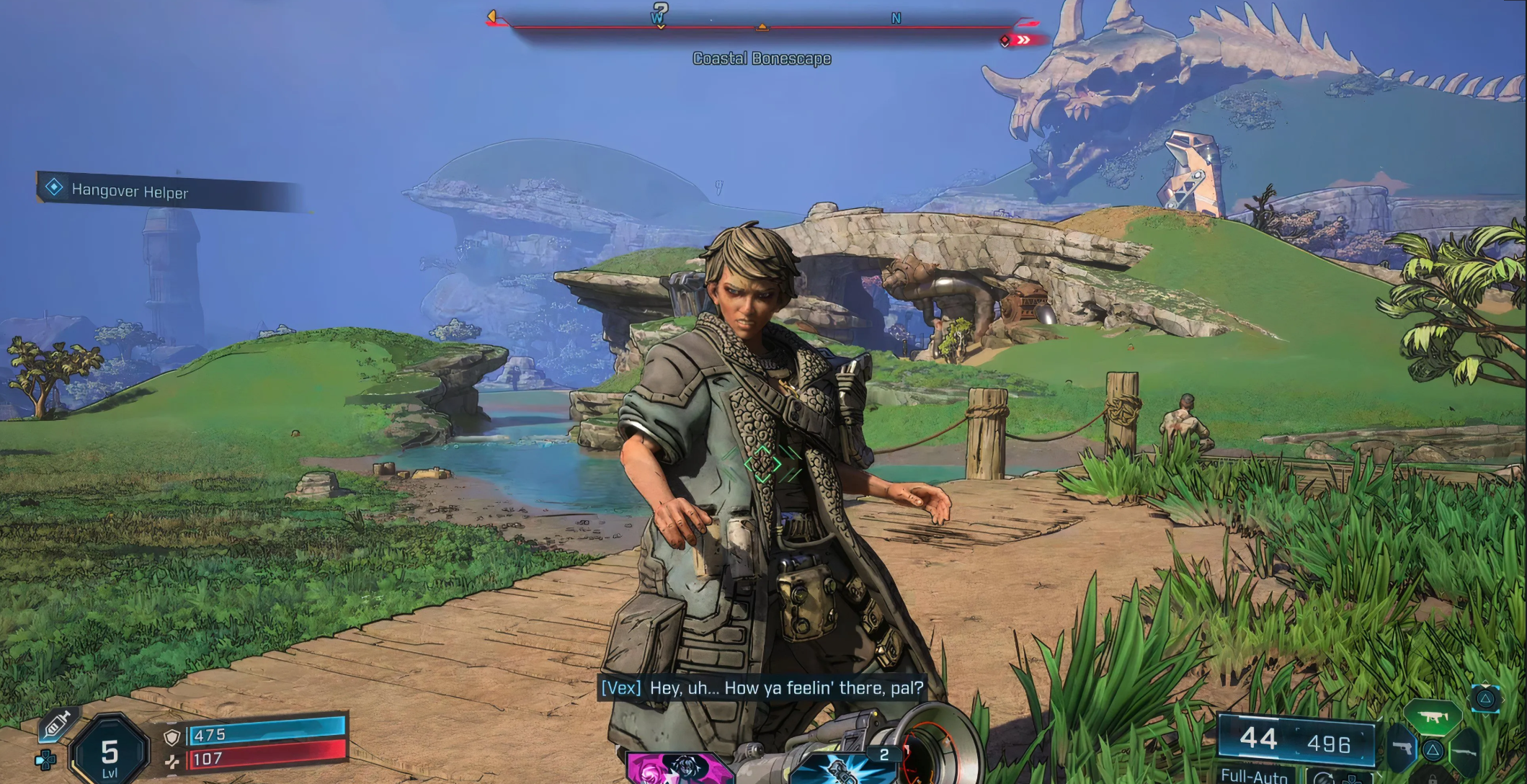The height and width of the screenshot is (784, 1527).
Task: Click the question mark compass marker
Action: (x=659, y=12)
